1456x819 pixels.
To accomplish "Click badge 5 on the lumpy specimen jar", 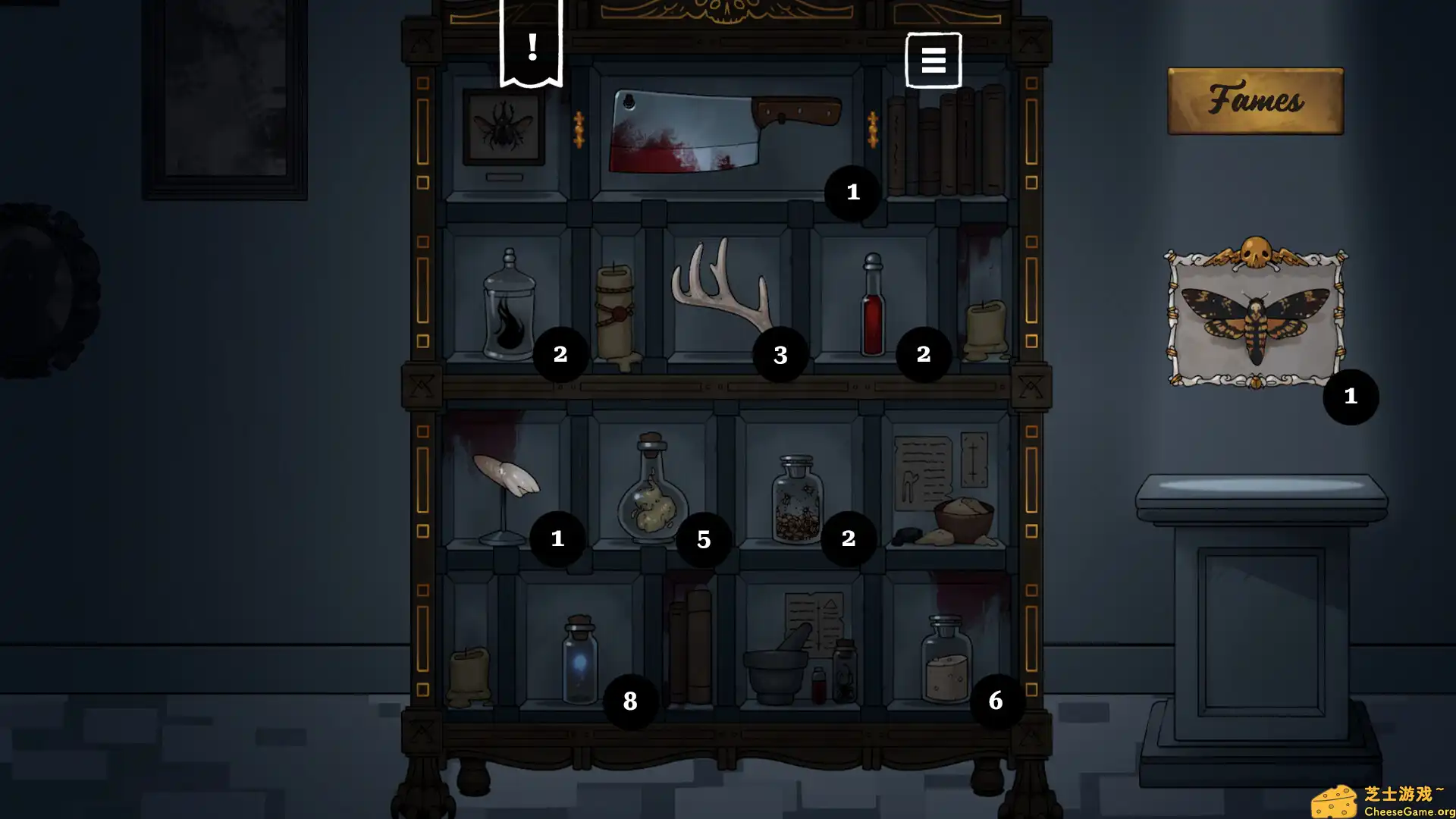I will 702,540.
